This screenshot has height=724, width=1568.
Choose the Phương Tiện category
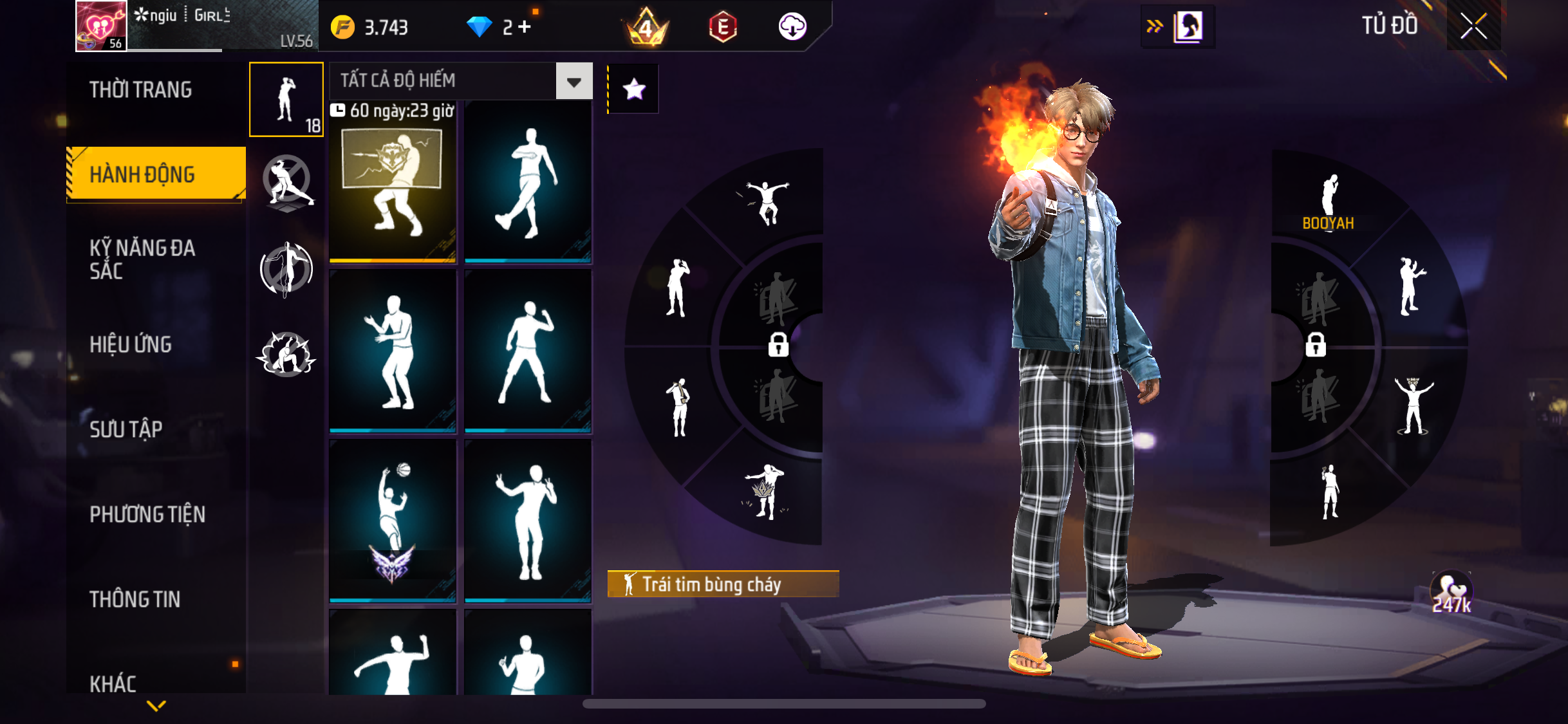click(x=147, y=514)
